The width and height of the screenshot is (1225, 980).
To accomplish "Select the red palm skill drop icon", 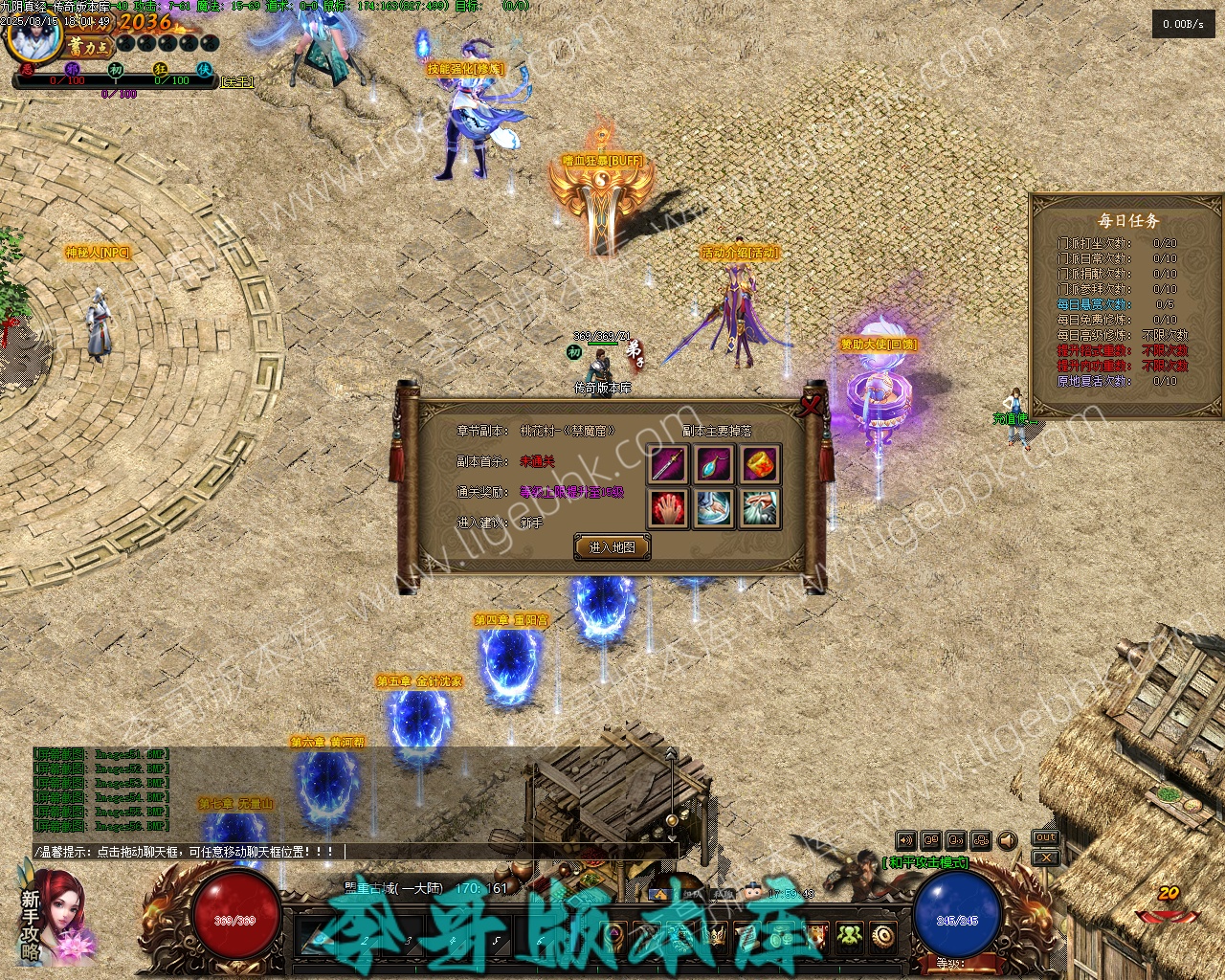I will pyautogui.click(x=668, y=508).
